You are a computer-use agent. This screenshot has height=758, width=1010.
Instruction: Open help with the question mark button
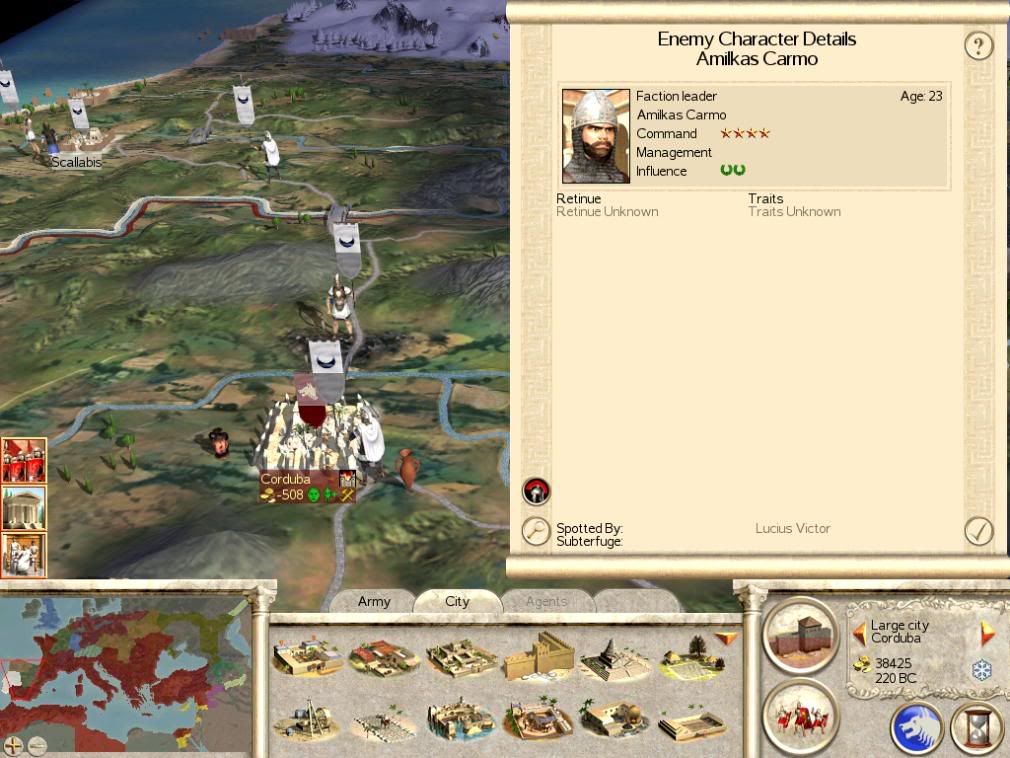(979, 45)
